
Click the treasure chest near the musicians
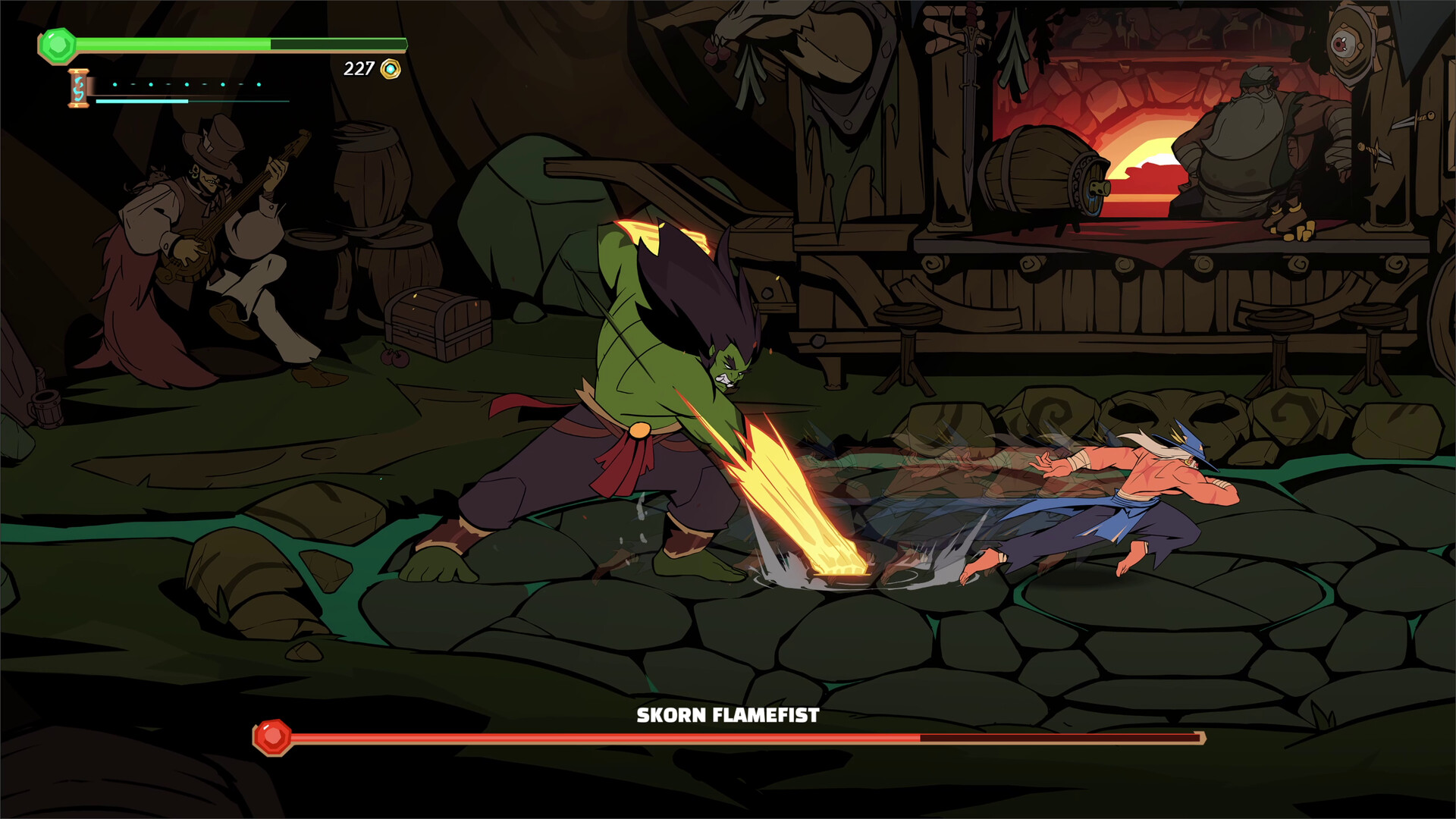(x=432, y=322)
